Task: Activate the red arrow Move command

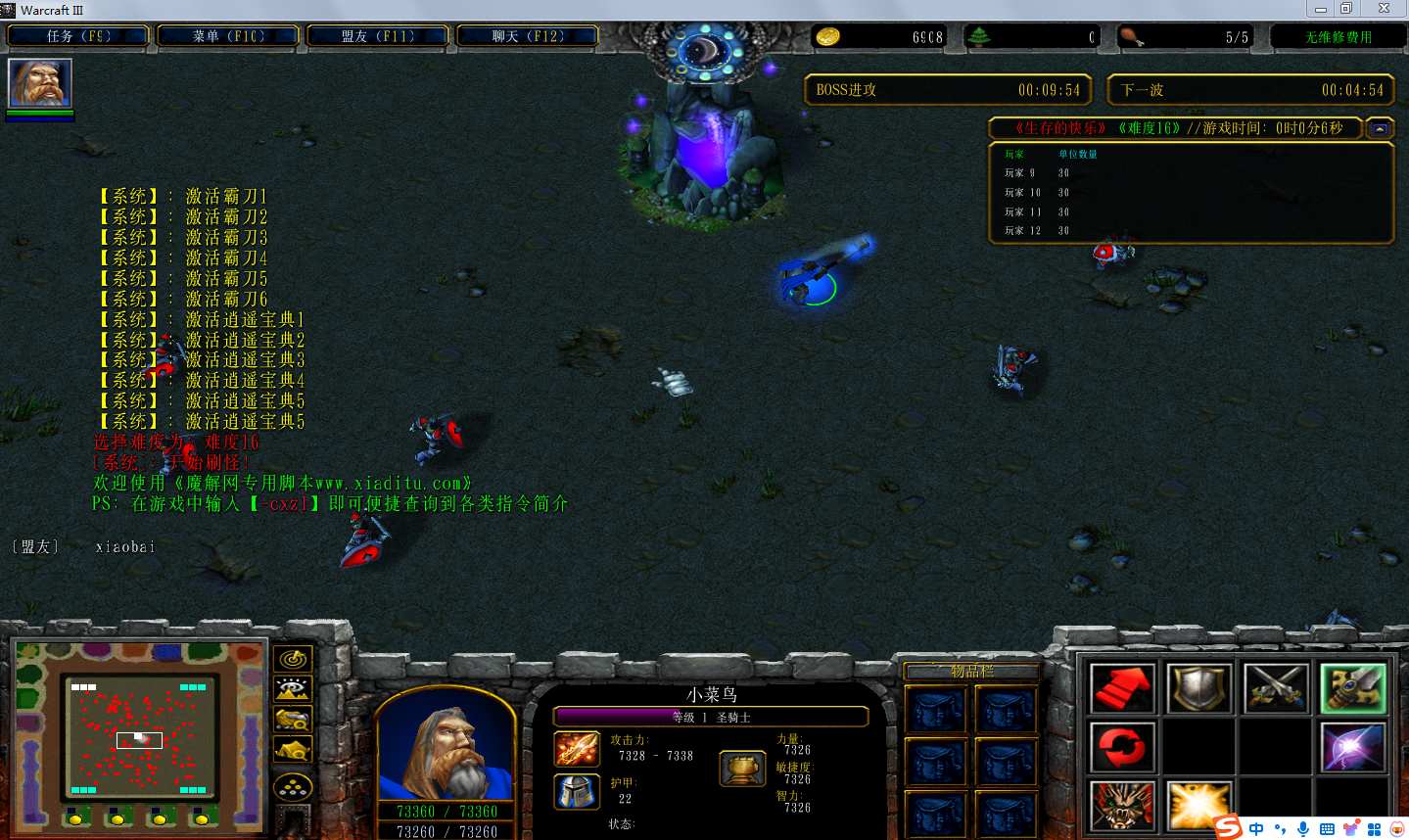Action: (x=1122, y=688)
